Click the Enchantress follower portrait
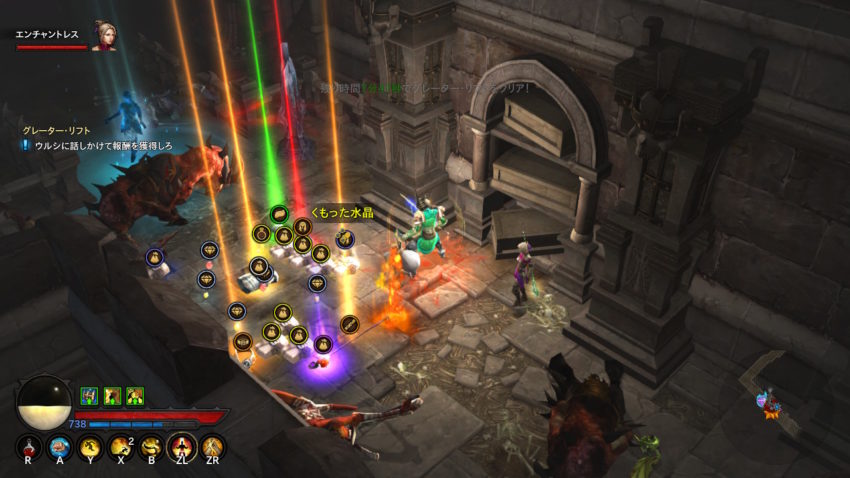Screen dimensions: 850x478 click(x=103, y=35)
